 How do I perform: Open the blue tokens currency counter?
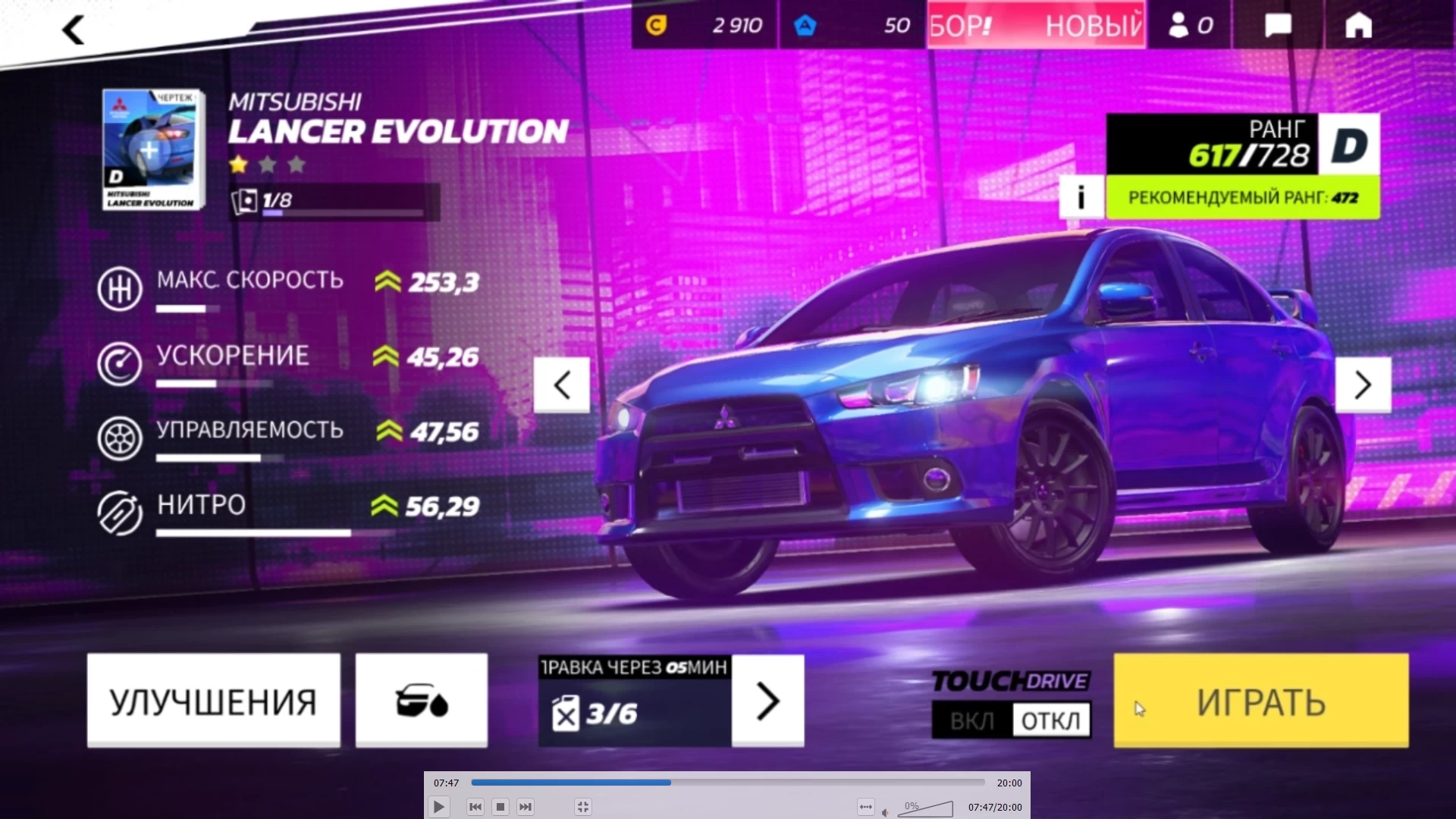[x=852, y=25]
